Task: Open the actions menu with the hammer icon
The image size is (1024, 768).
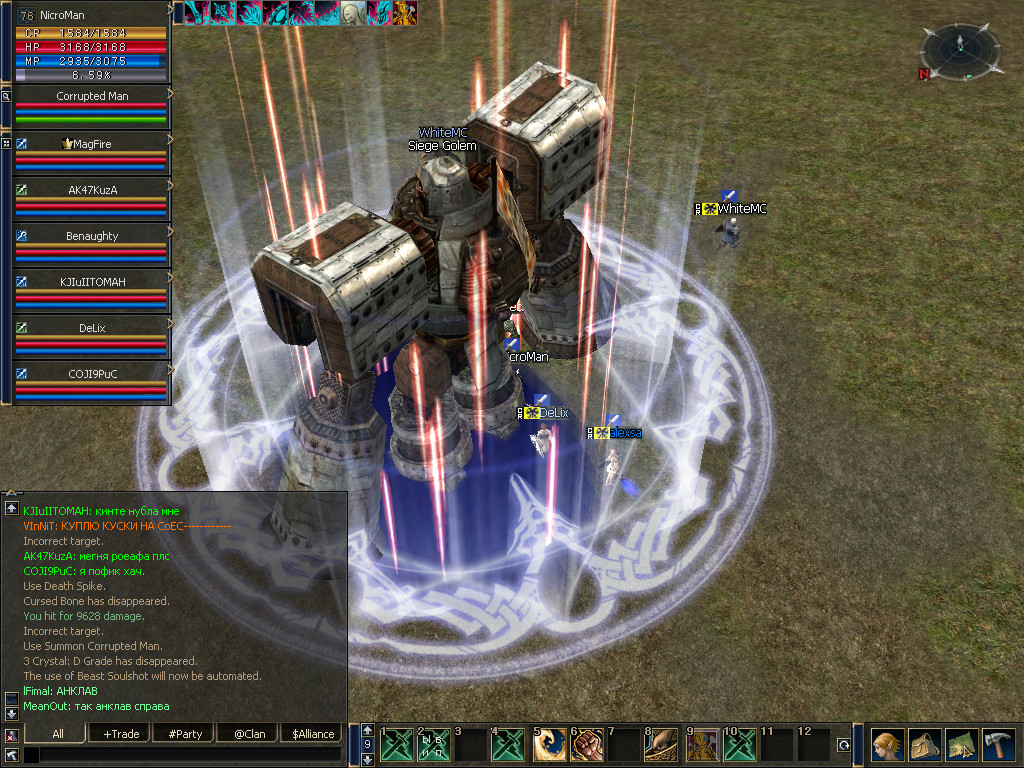Action: coord(999,745)
